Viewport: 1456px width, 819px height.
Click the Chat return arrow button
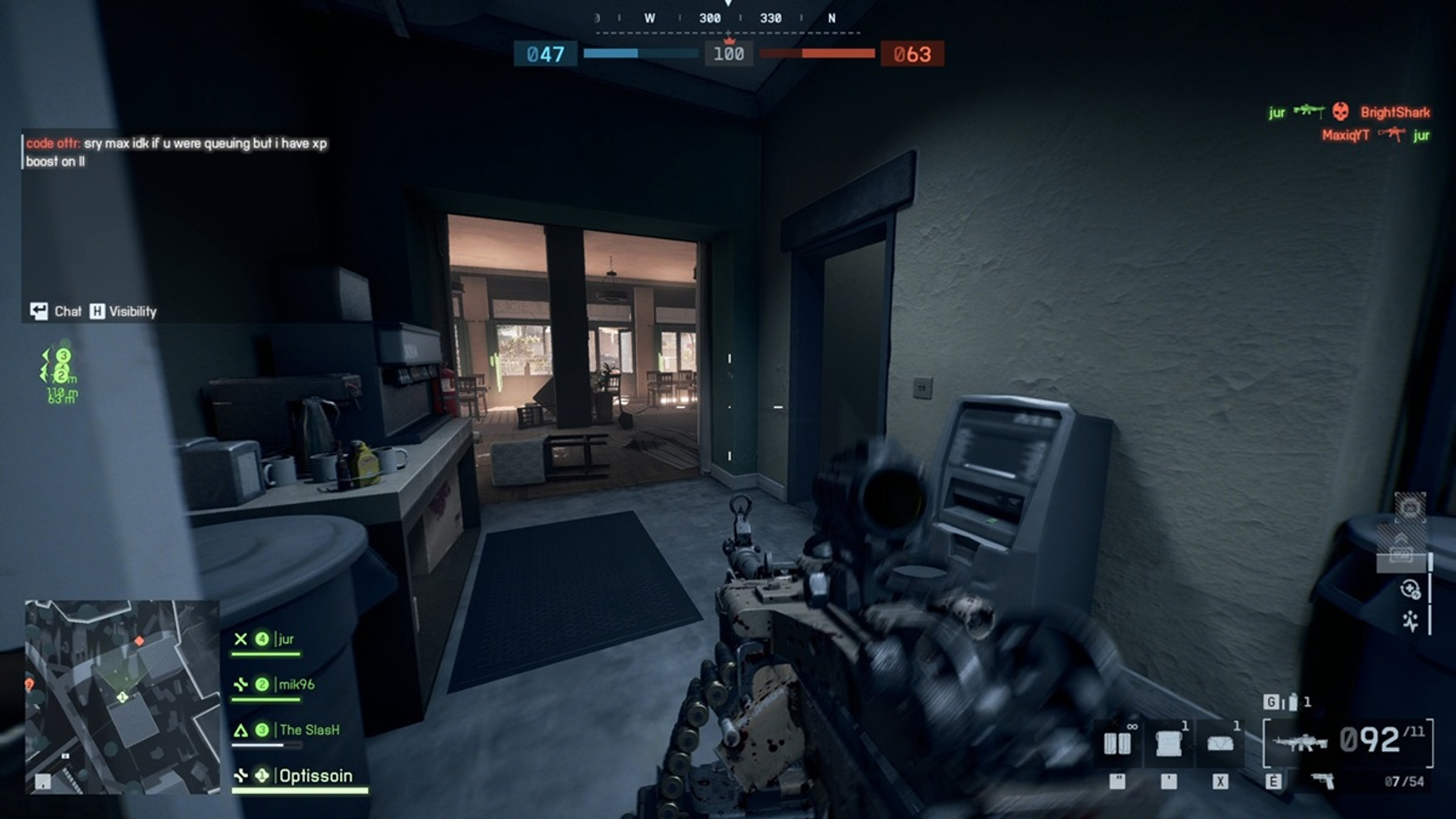(x=39, y=311)
